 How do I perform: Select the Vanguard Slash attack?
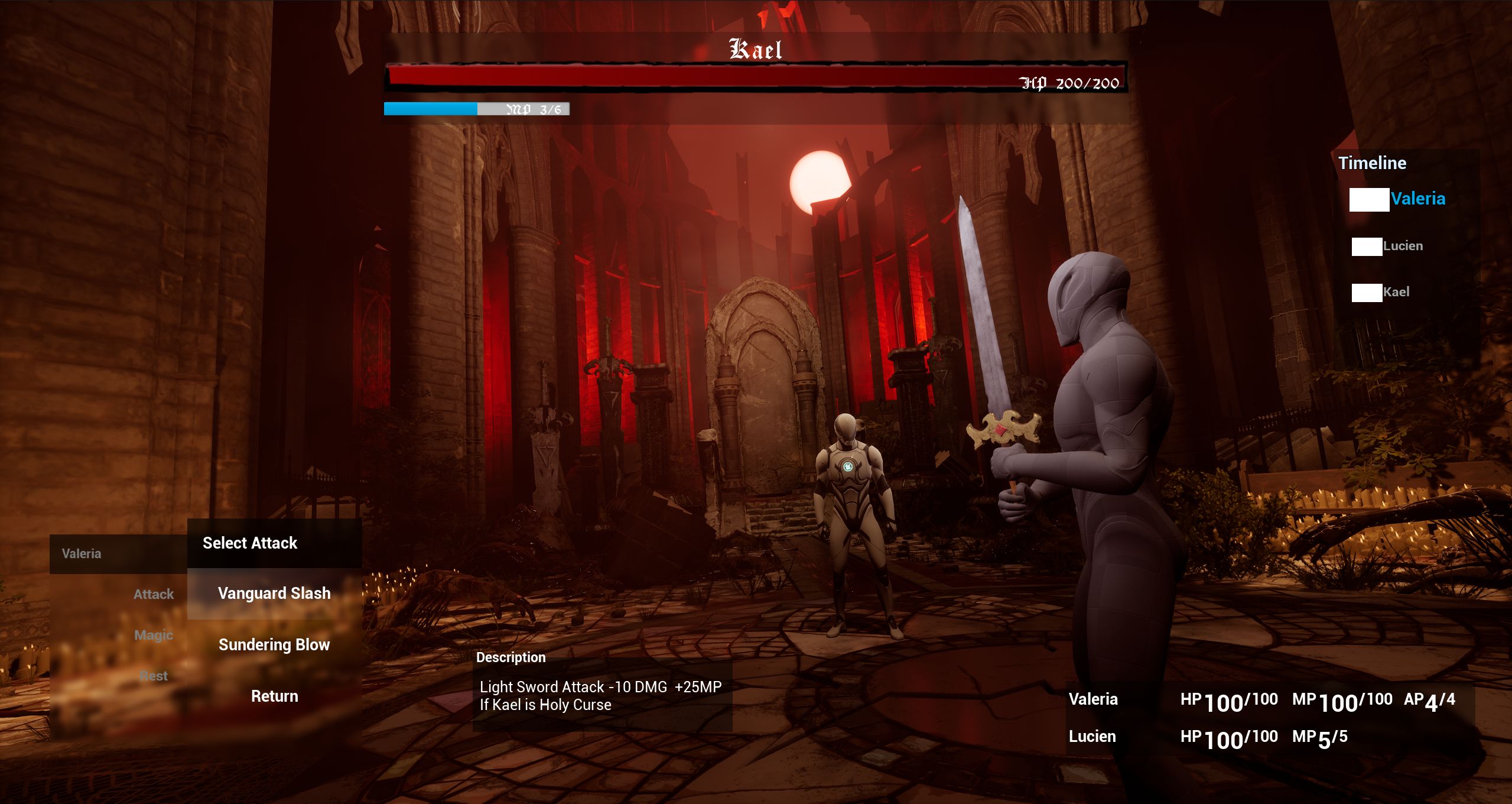click(274, 594)
